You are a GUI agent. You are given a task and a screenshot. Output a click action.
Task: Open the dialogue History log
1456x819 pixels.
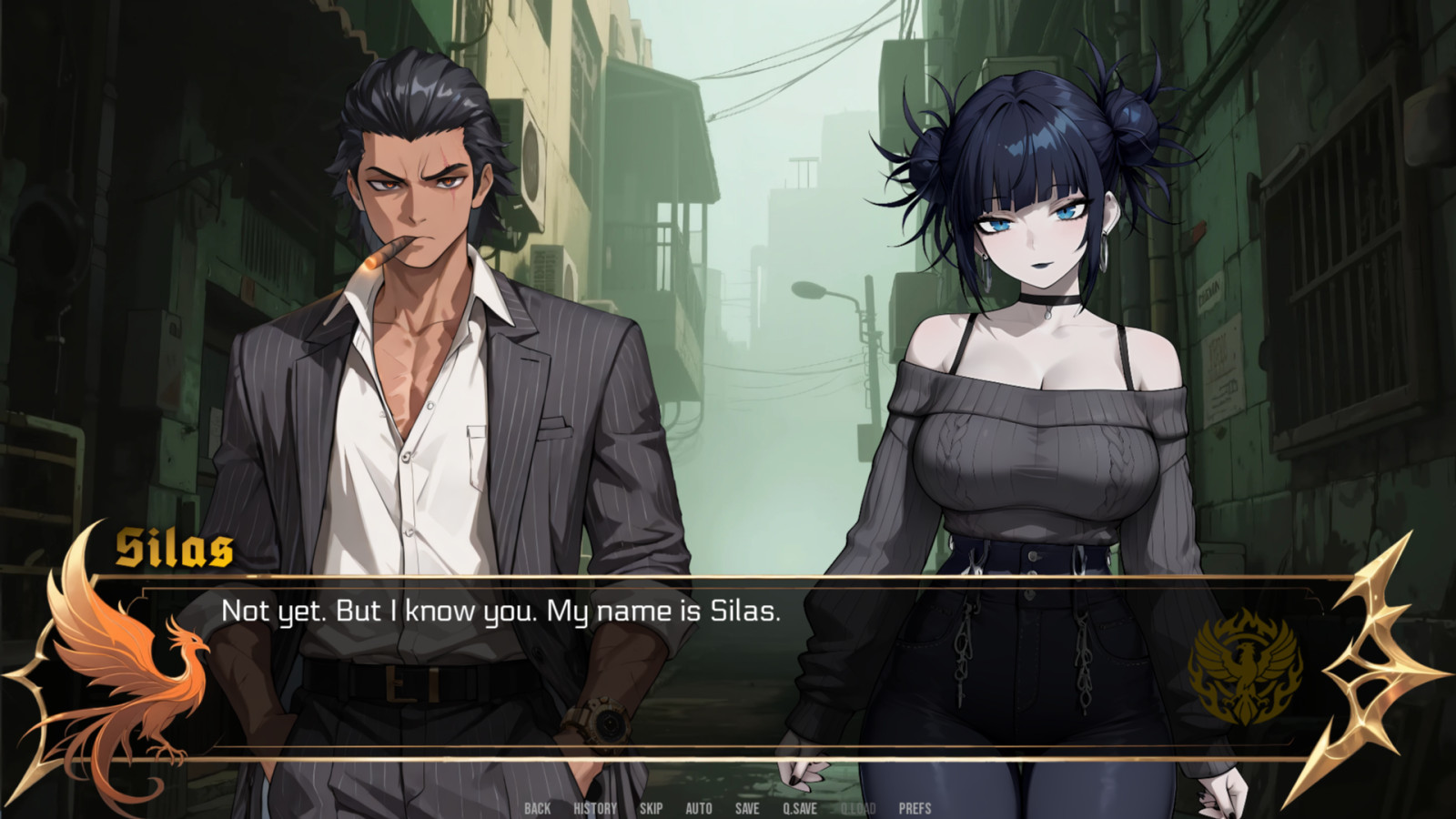(595, 808)
